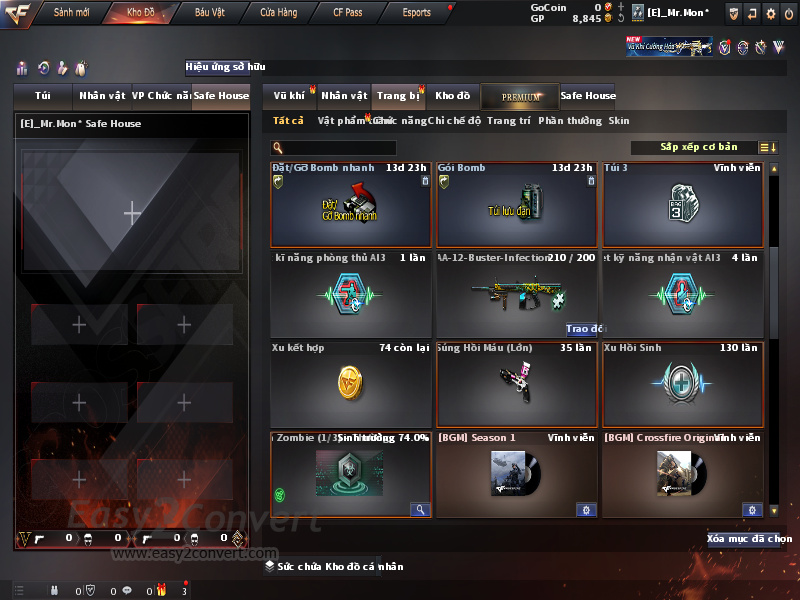Open the Sắp xếp cơ bản sort dropdown
The image size is (800, 600).
pyautogui.click(x=698, y=147)
